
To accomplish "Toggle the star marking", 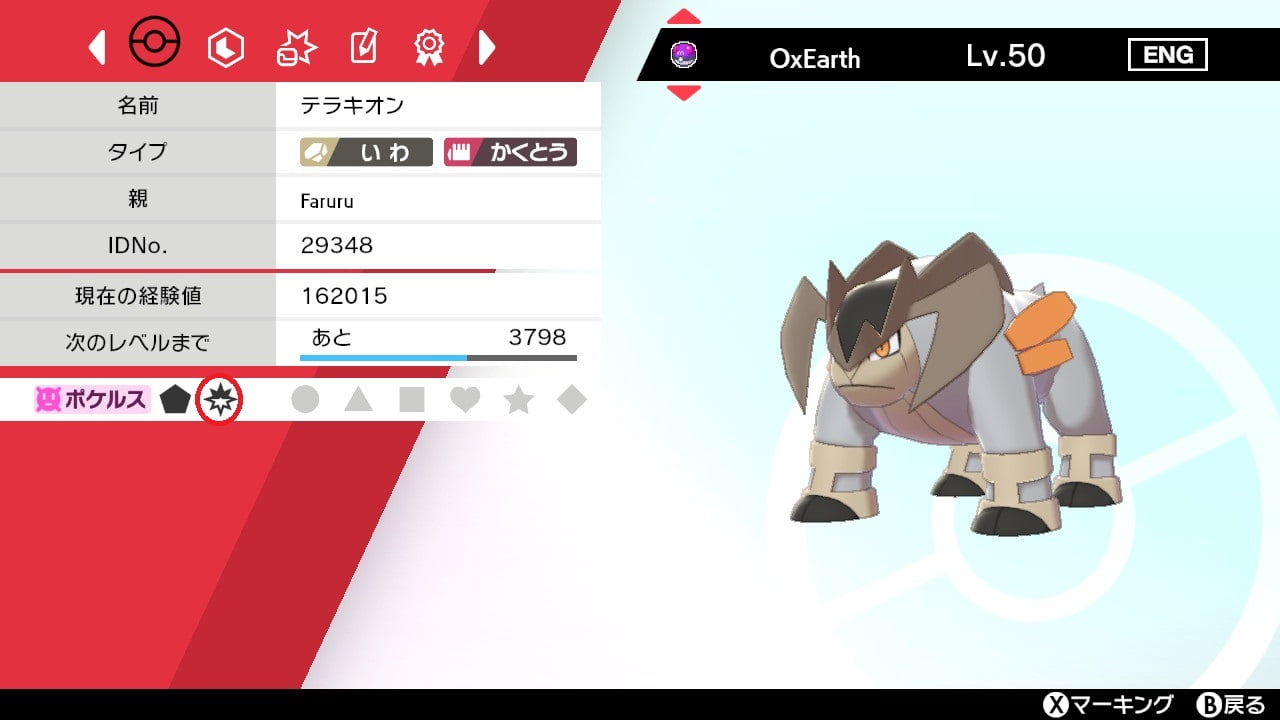I will pyautogui.click(x=517, y=398).
